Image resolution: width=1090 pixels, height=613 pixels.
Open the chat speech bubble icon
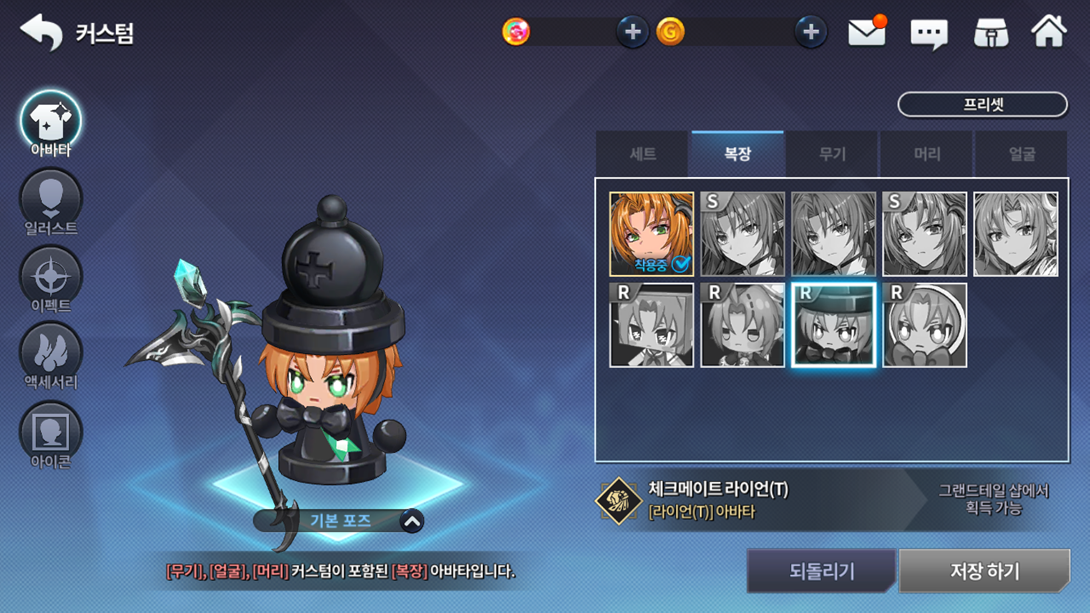[928, 34]
